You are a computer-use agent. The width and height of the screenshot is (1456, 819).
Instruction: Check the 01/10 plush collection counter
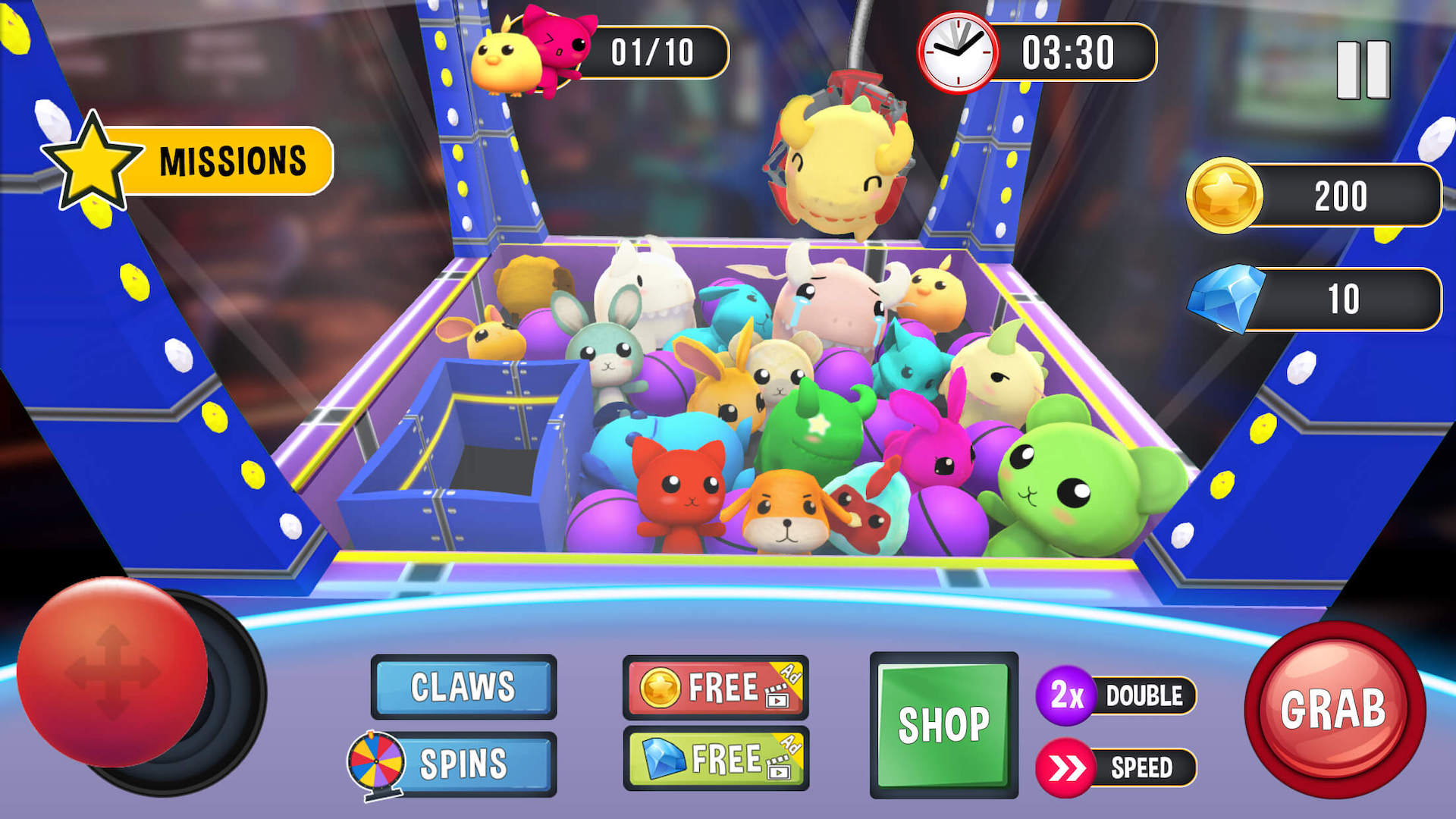tap(654, 52)
